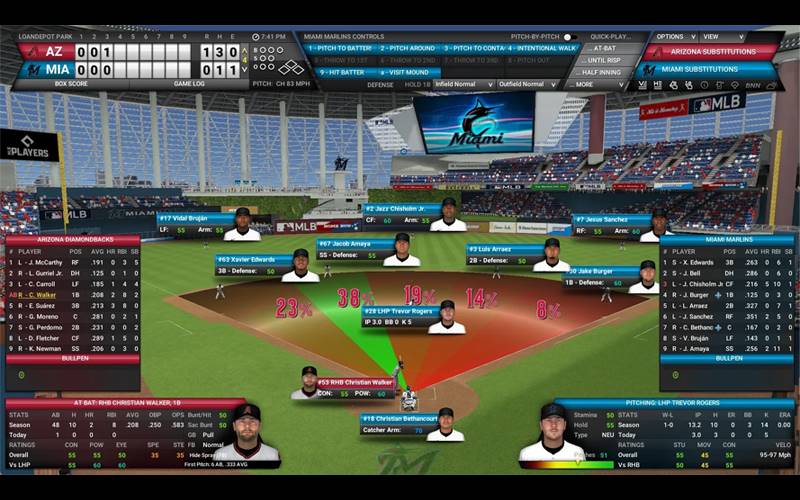Show the Box Score
The width and height of the screenshot is (800, 500).
(72, 84)
